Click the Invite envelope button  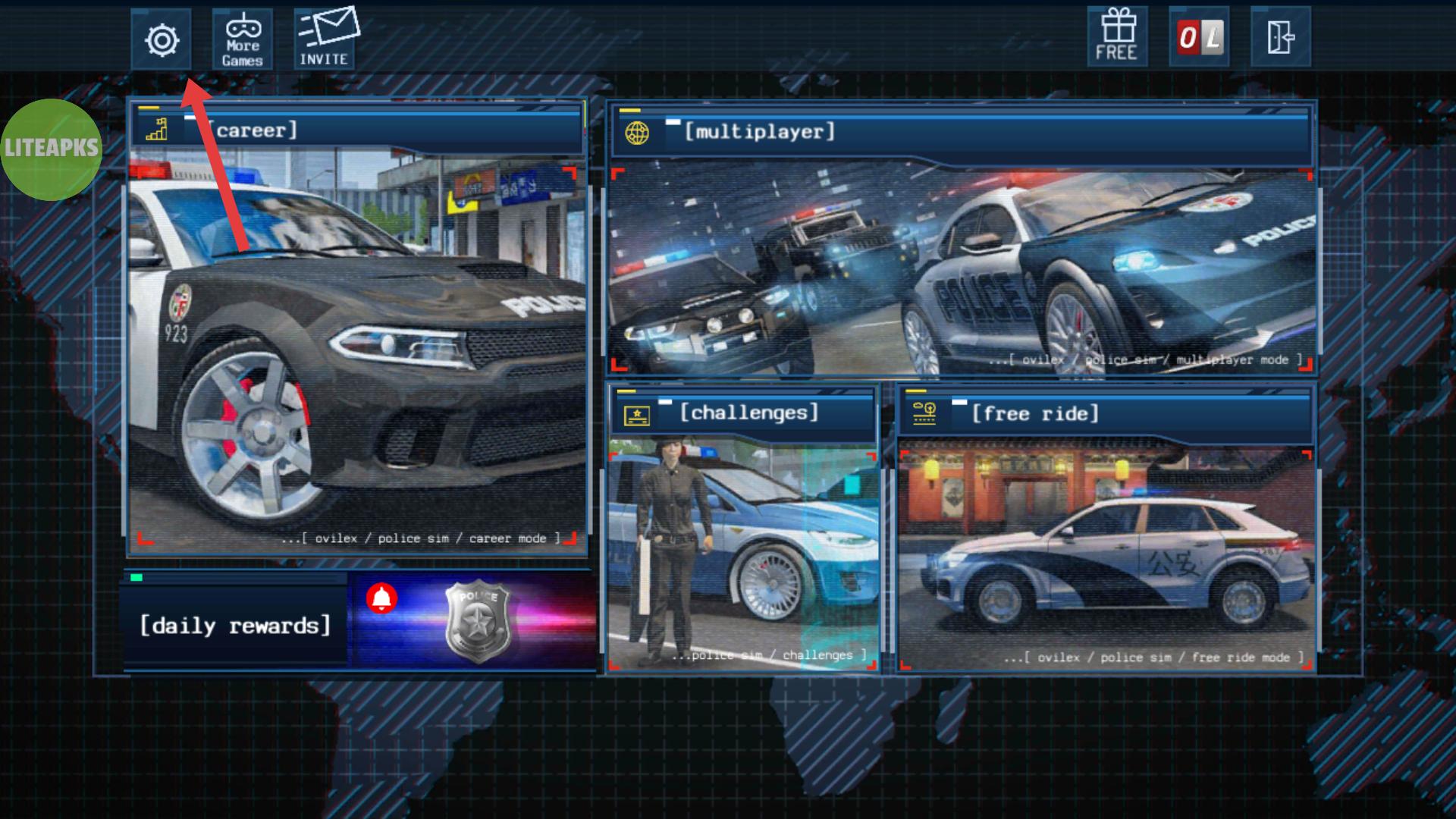(325, 39)
